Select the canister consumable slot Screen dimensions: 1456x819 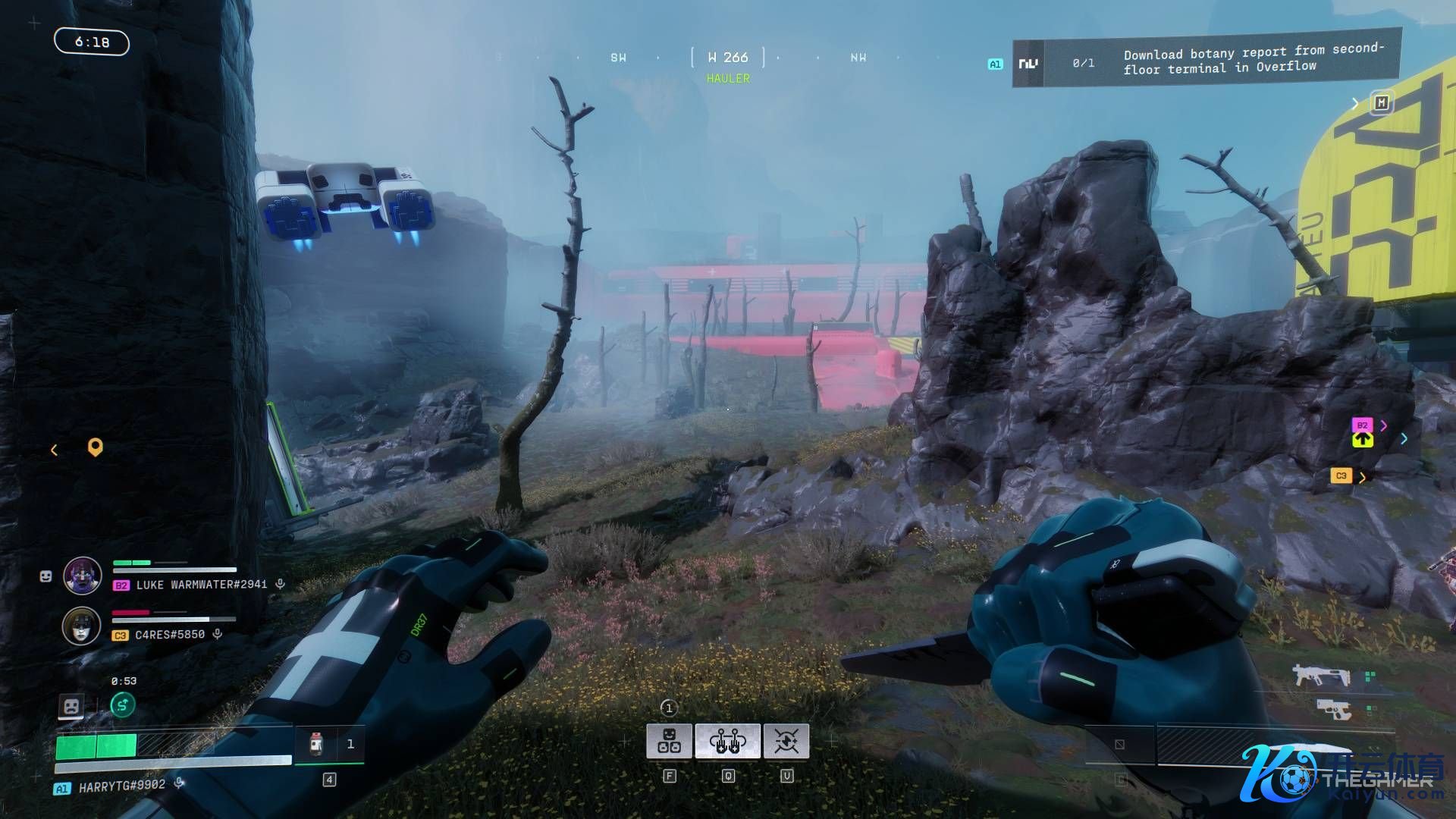click(317, 744)
